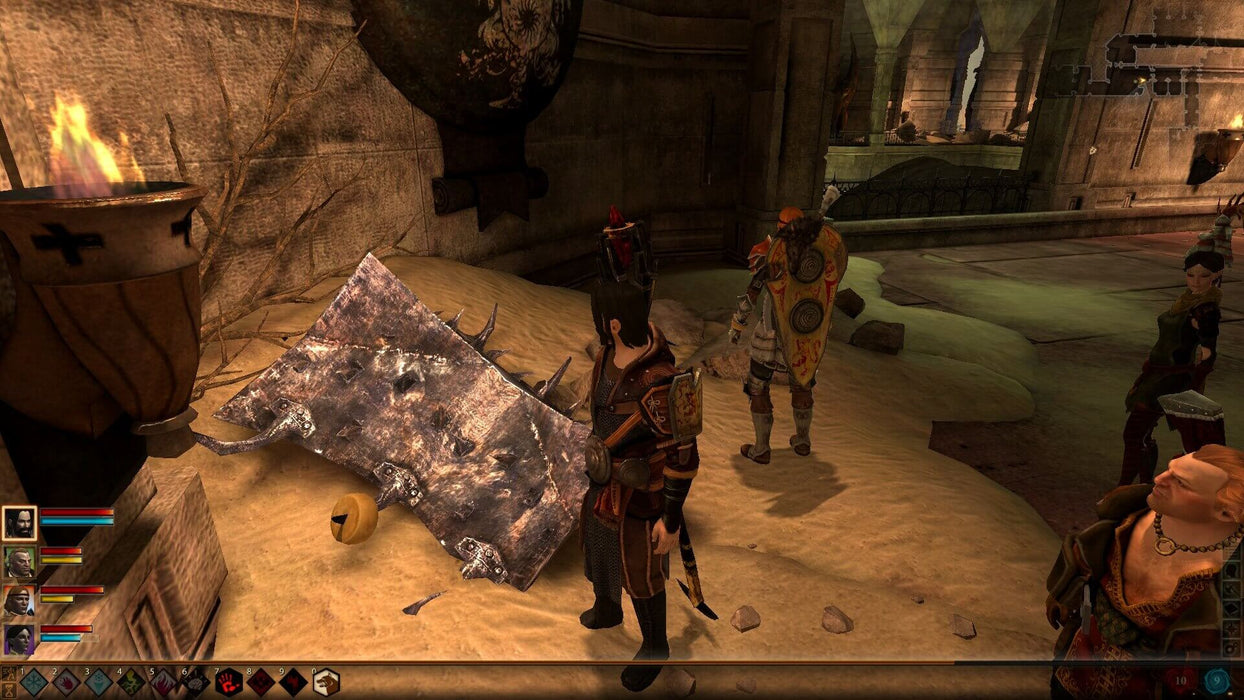Select the bearded Hawke party portrait
Screen dimensions: 1244x700
19,523
